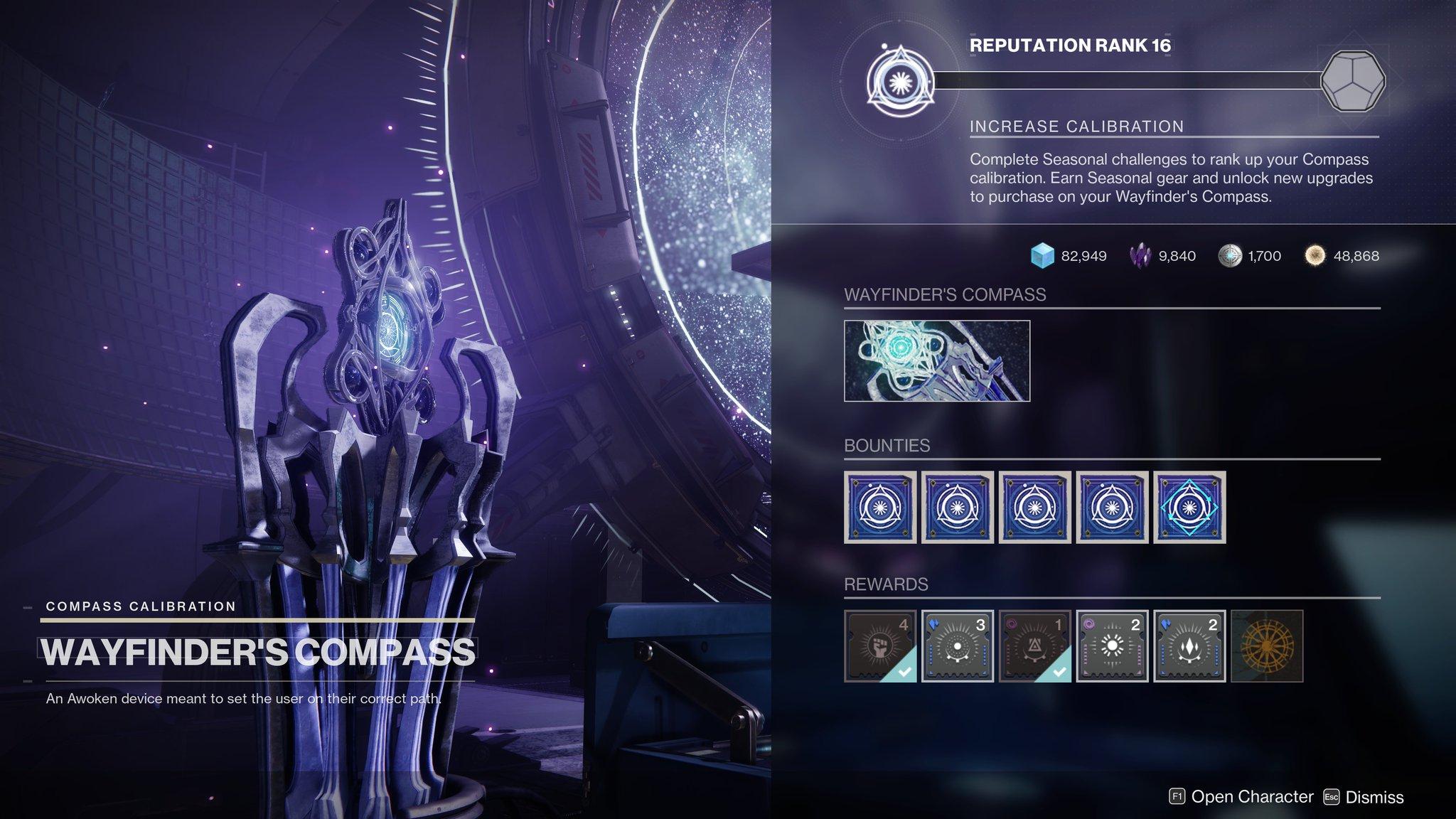Inspect the polyhedral engram at rank bar end
The height and width of the screenshot is (819, 1456).
(x=1352, y=81)
